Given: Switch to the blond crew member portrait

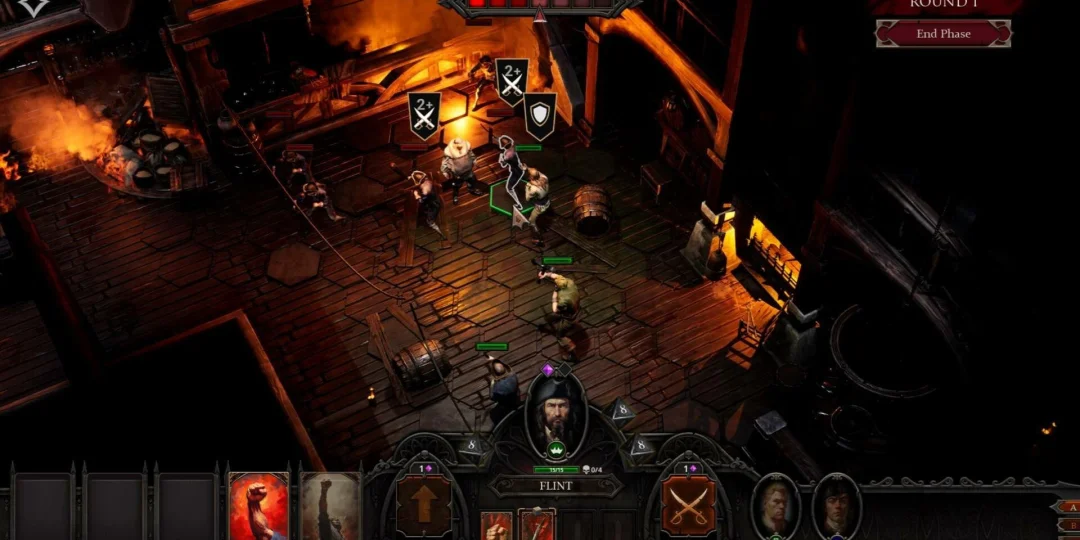Looking at the screenshot, I should [776, 506].
